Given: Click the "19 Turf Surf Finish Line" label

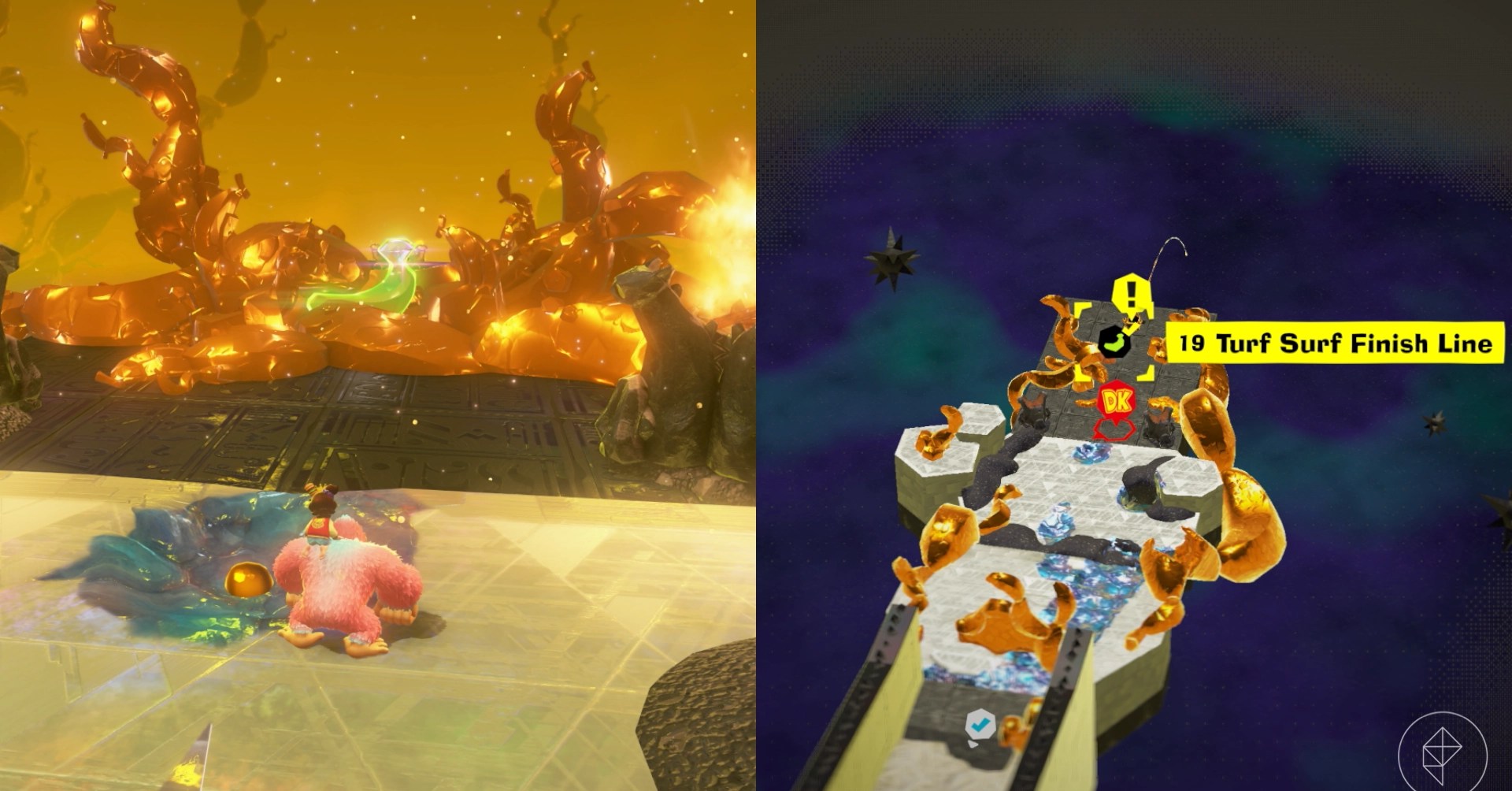Looking at the screenshot, I should [1335, 344].
